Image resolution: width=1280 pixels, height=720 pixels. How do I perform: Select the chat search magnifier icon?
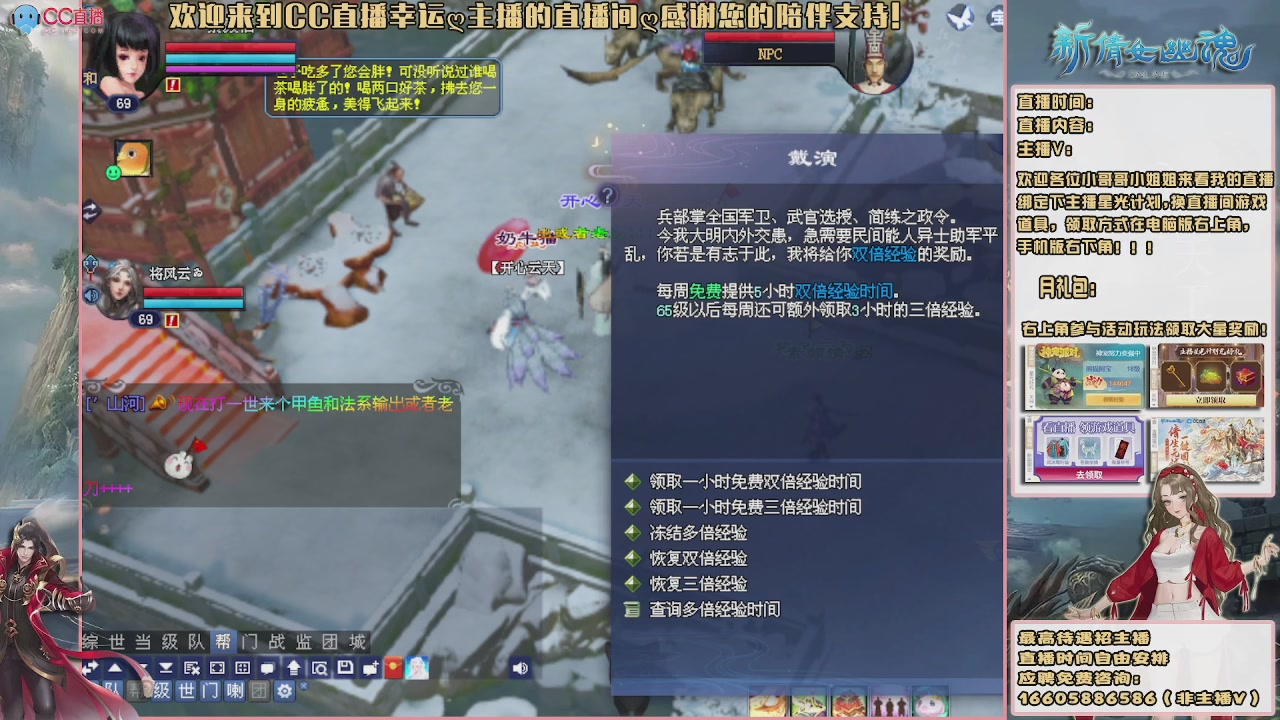319,668
